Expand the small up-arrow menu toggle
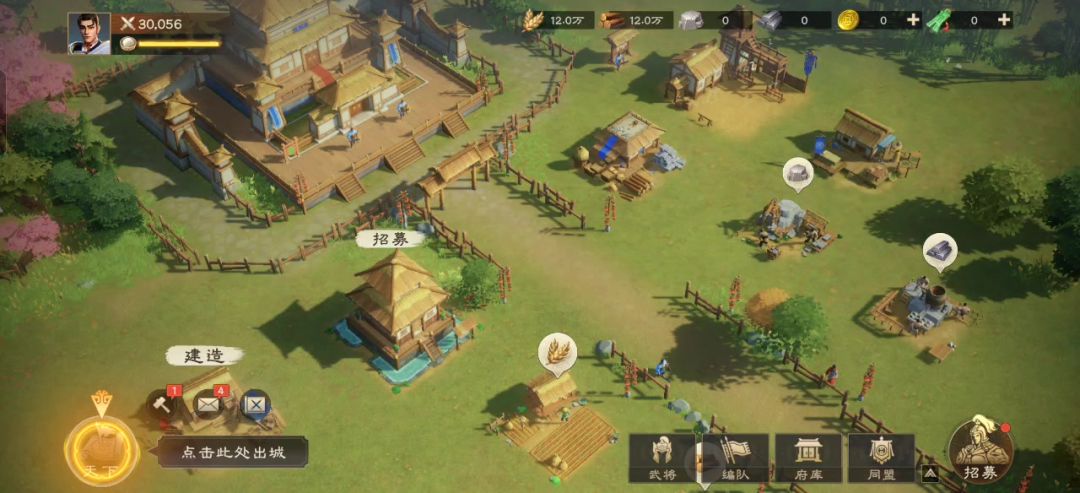Viewport: 1080px width, 493px height. 930,472
